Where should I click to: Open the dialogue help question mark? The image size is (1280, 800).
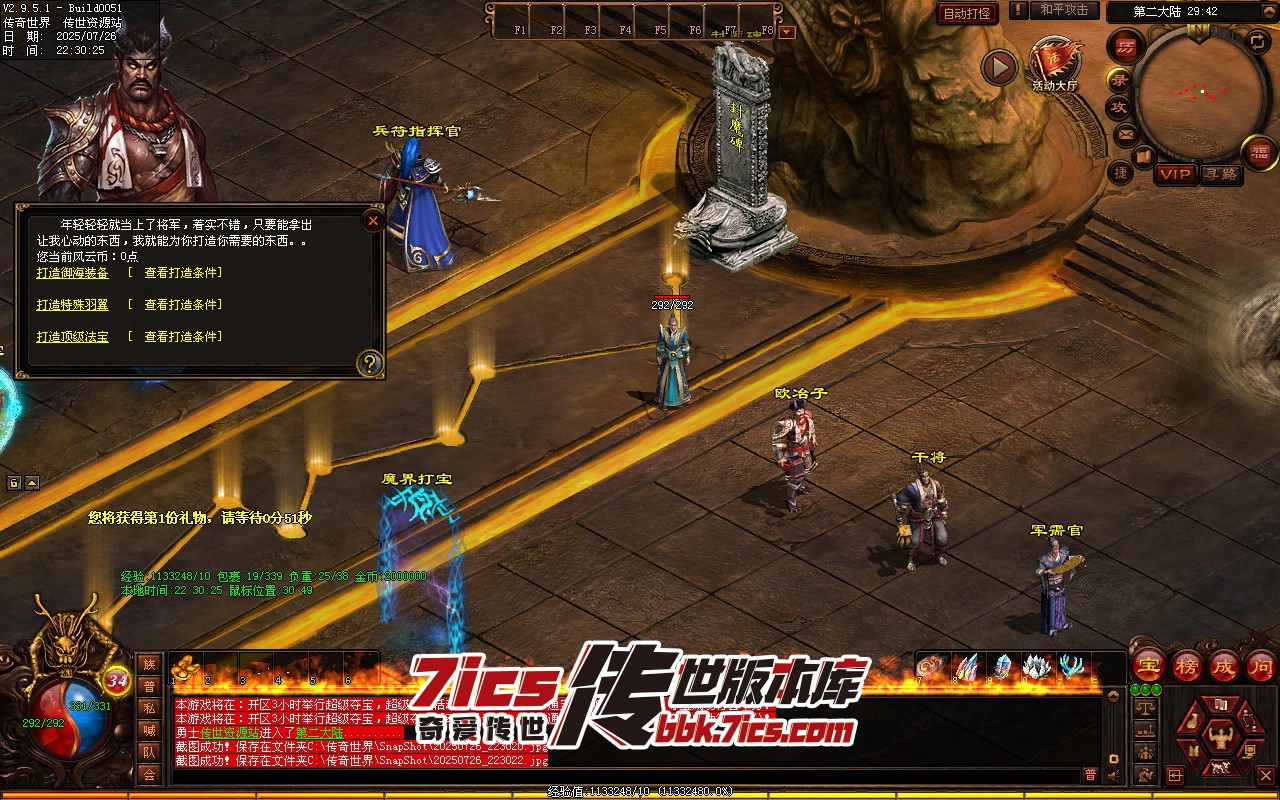pos(370,363)
